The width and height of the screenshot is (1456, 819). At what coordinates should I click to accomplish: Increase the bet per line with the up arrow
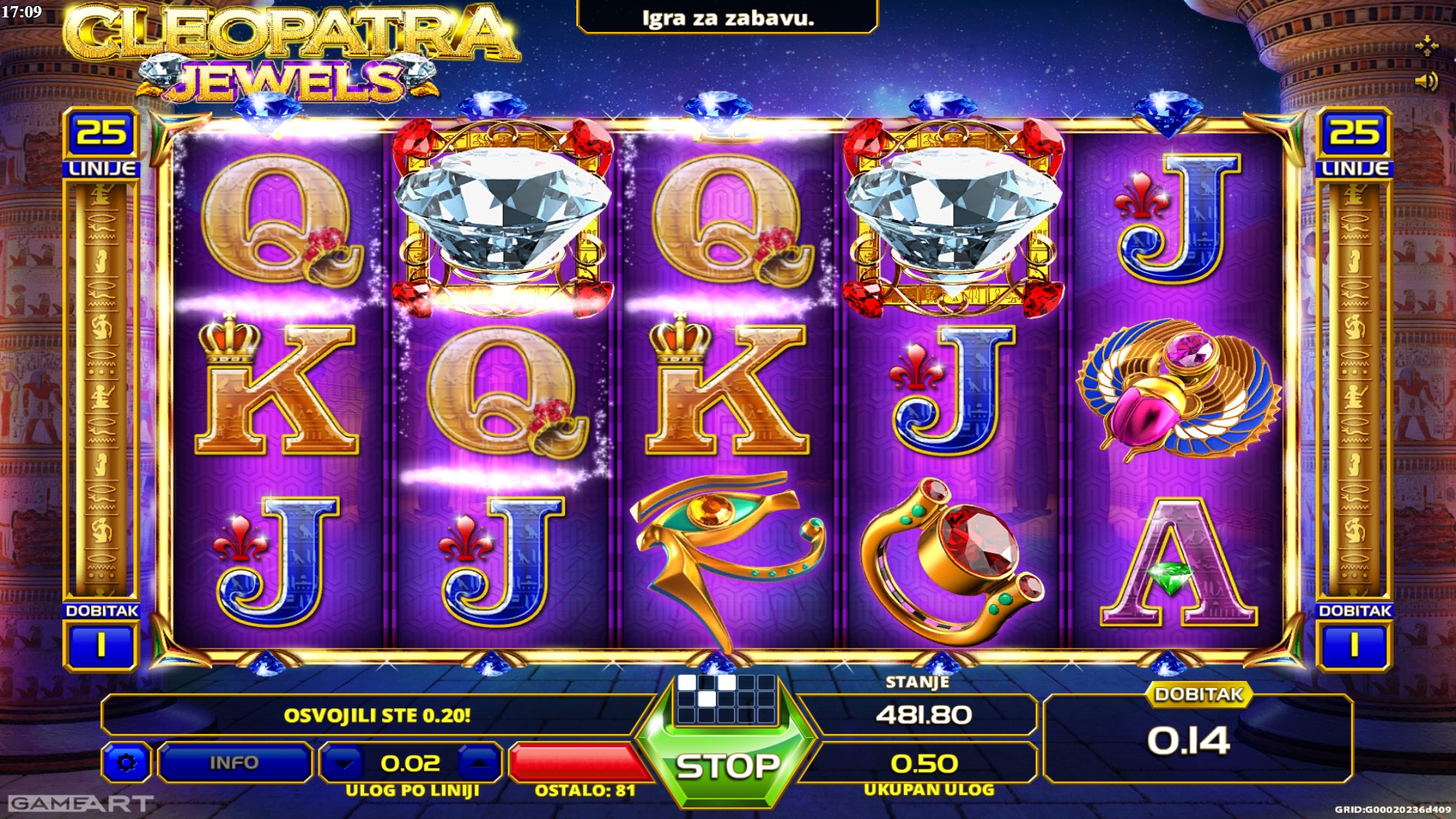pos(478,763)
